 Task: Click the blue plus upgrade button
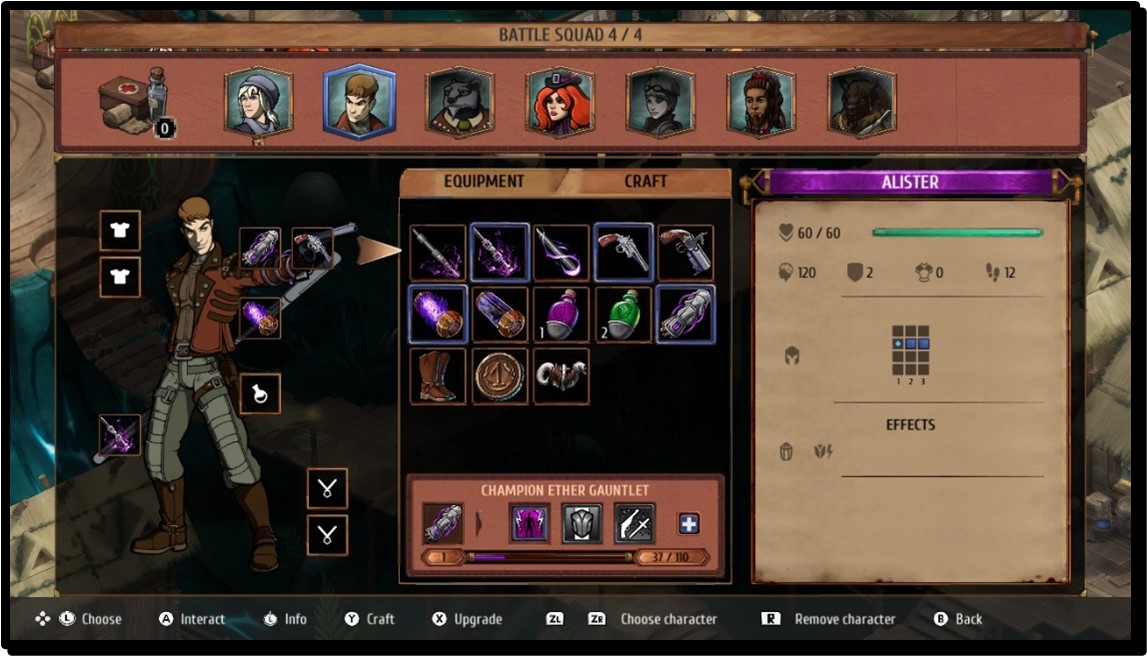pyautogui.click(x=689, y=523)
